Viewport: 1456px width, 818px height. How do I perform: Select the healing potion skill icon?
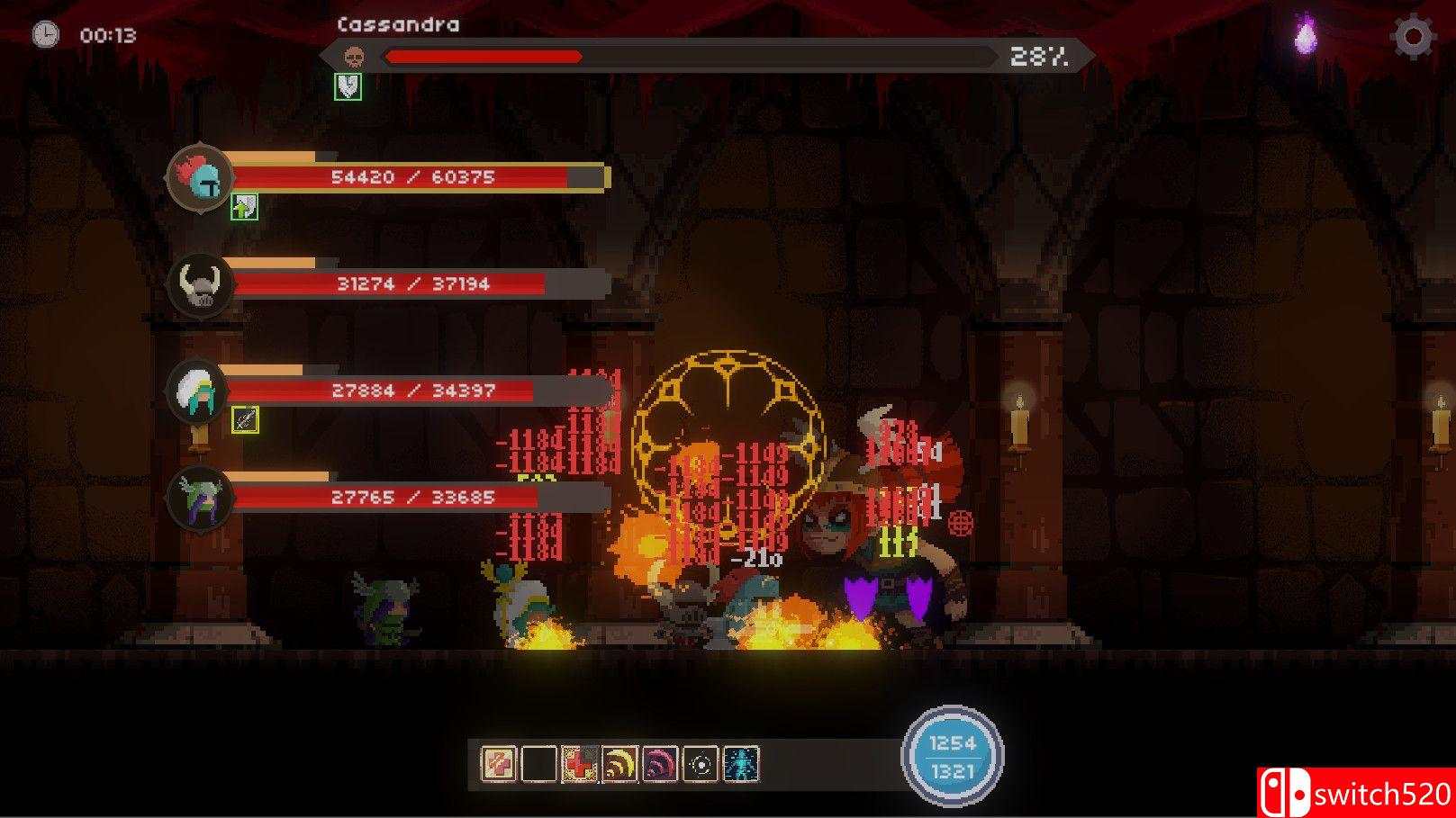(498, 764)
